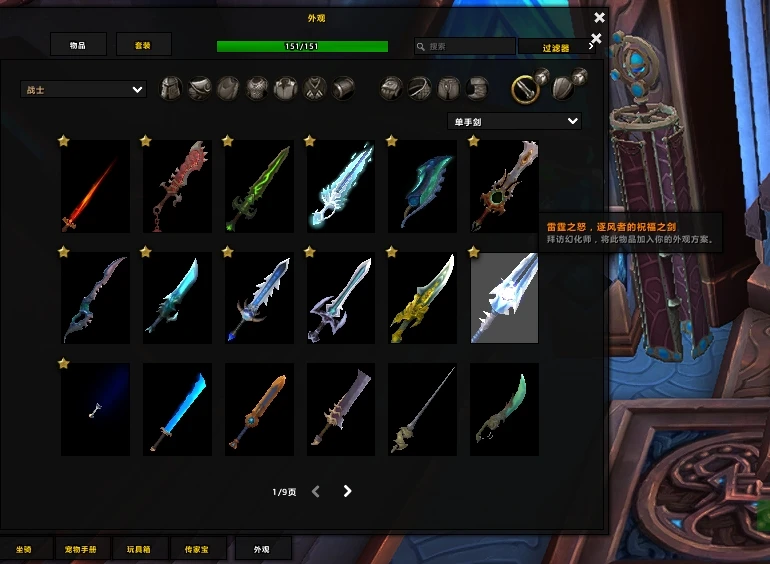Select the highlighted Thunderfury sword appearance
The height and width of the screenshot is (564, 770).
505,298
